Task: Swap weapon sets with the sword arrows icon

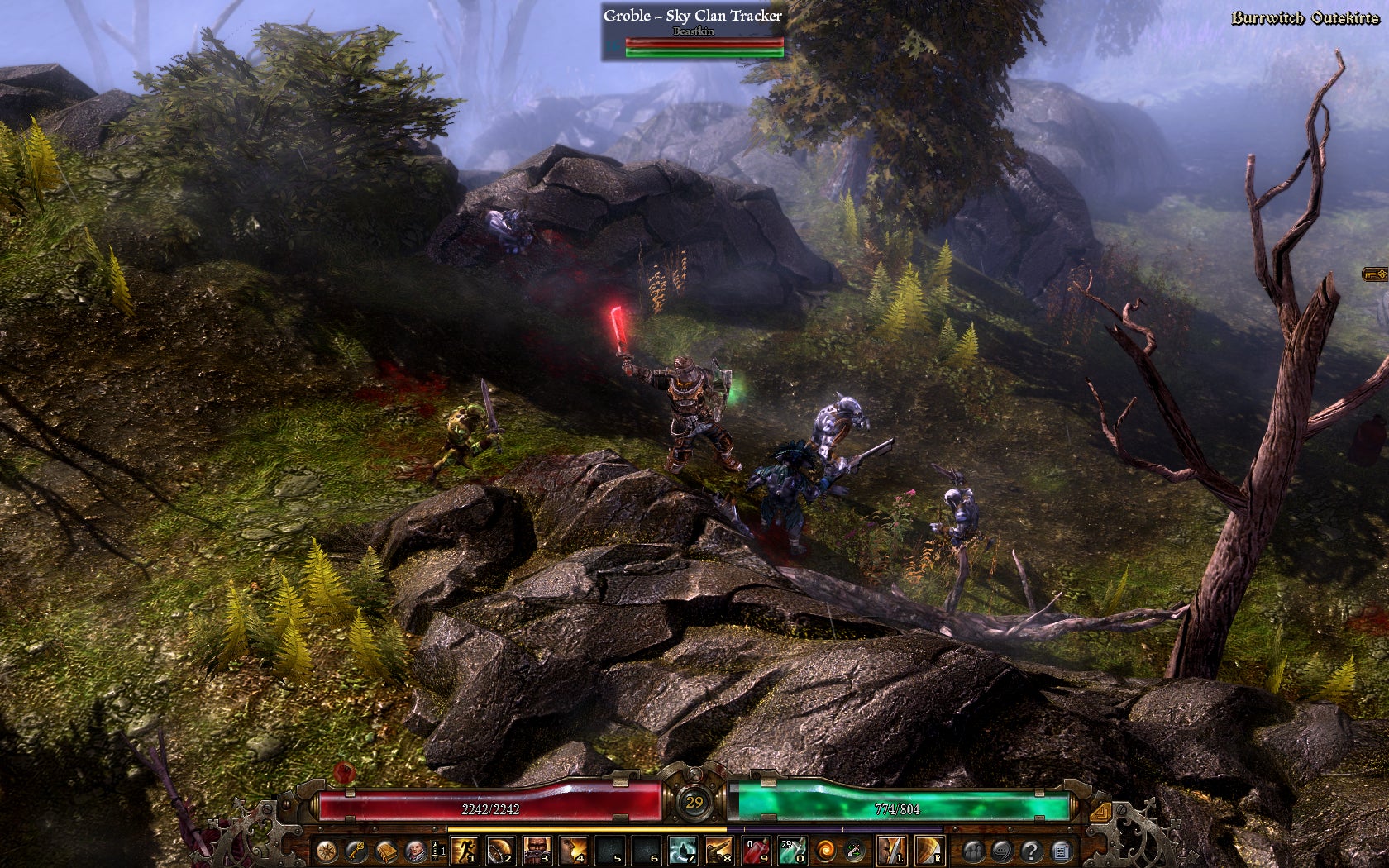Action: coord(854,851)
